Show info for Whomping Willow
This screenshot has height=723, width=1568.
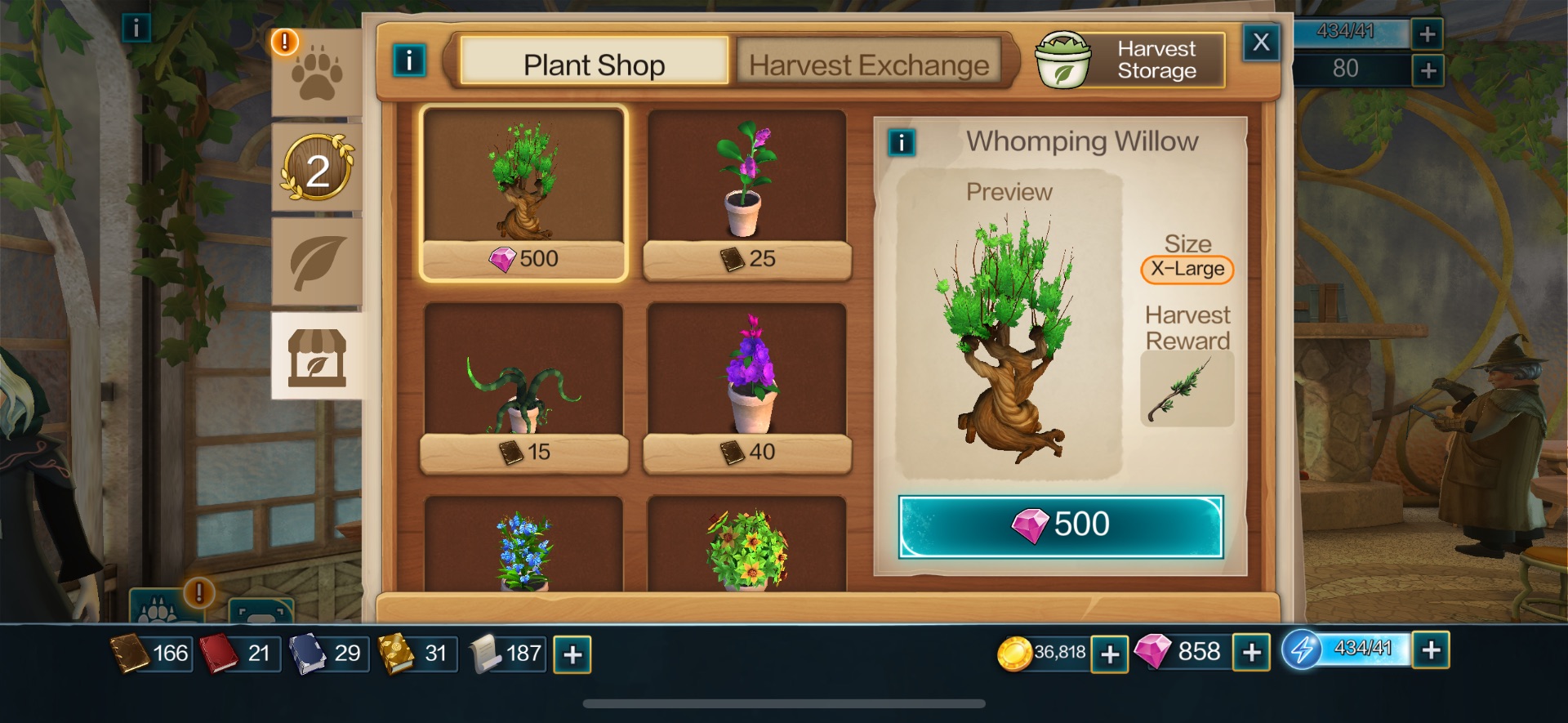(x=902, y=143)
